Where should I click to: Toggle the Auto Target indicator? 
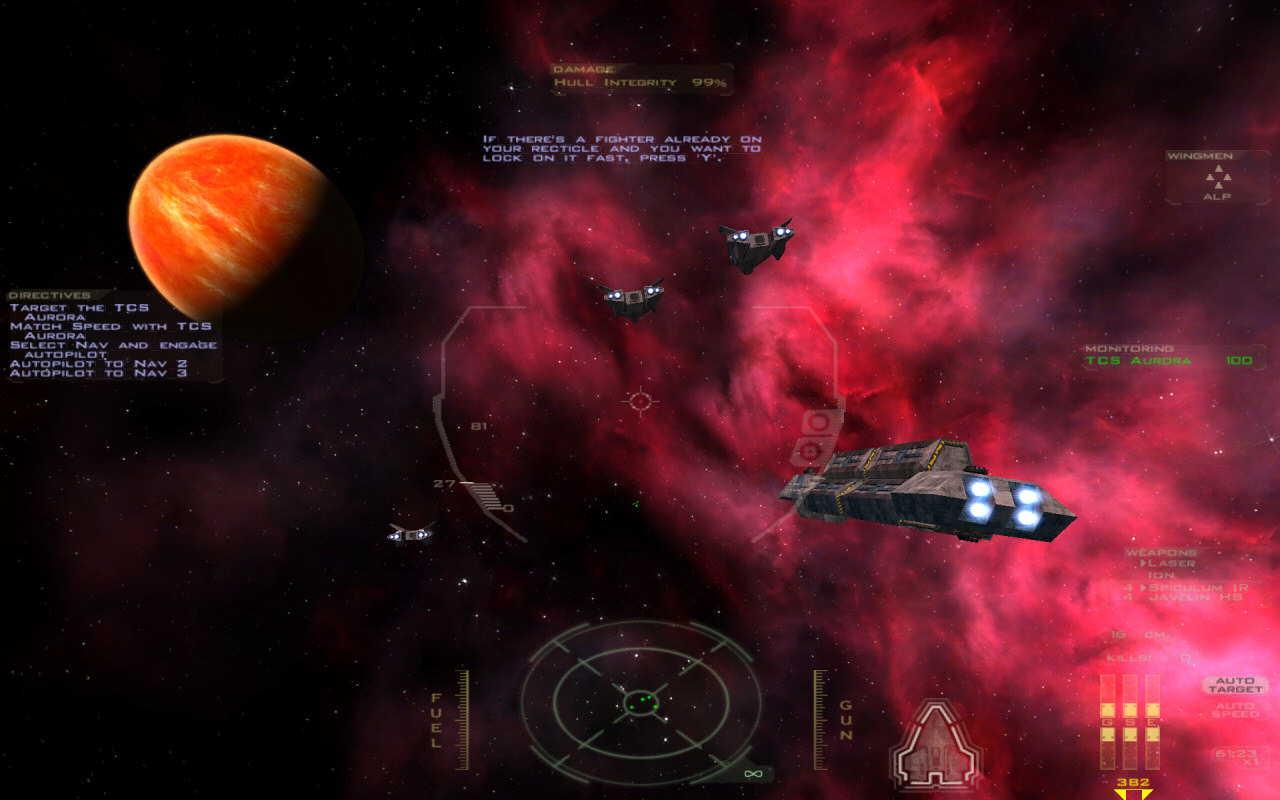pyautogui.click(x=1235, y=686)
